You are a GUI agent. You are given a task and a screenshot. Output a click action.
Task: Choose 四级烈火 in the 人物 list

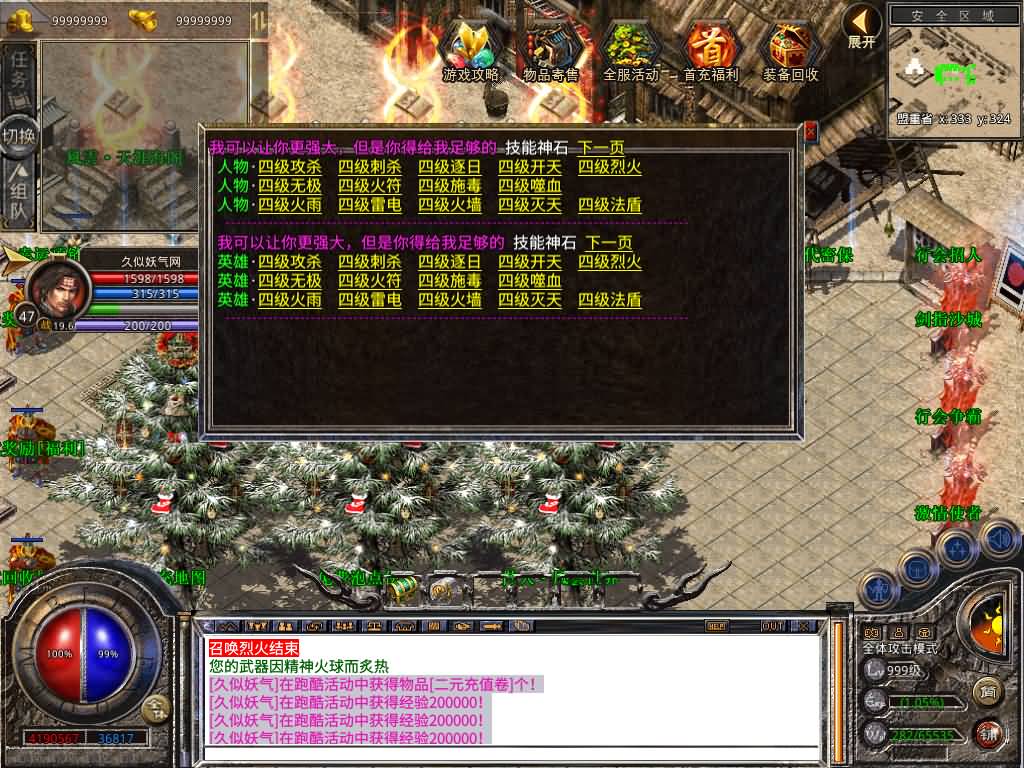click(610, 167)
